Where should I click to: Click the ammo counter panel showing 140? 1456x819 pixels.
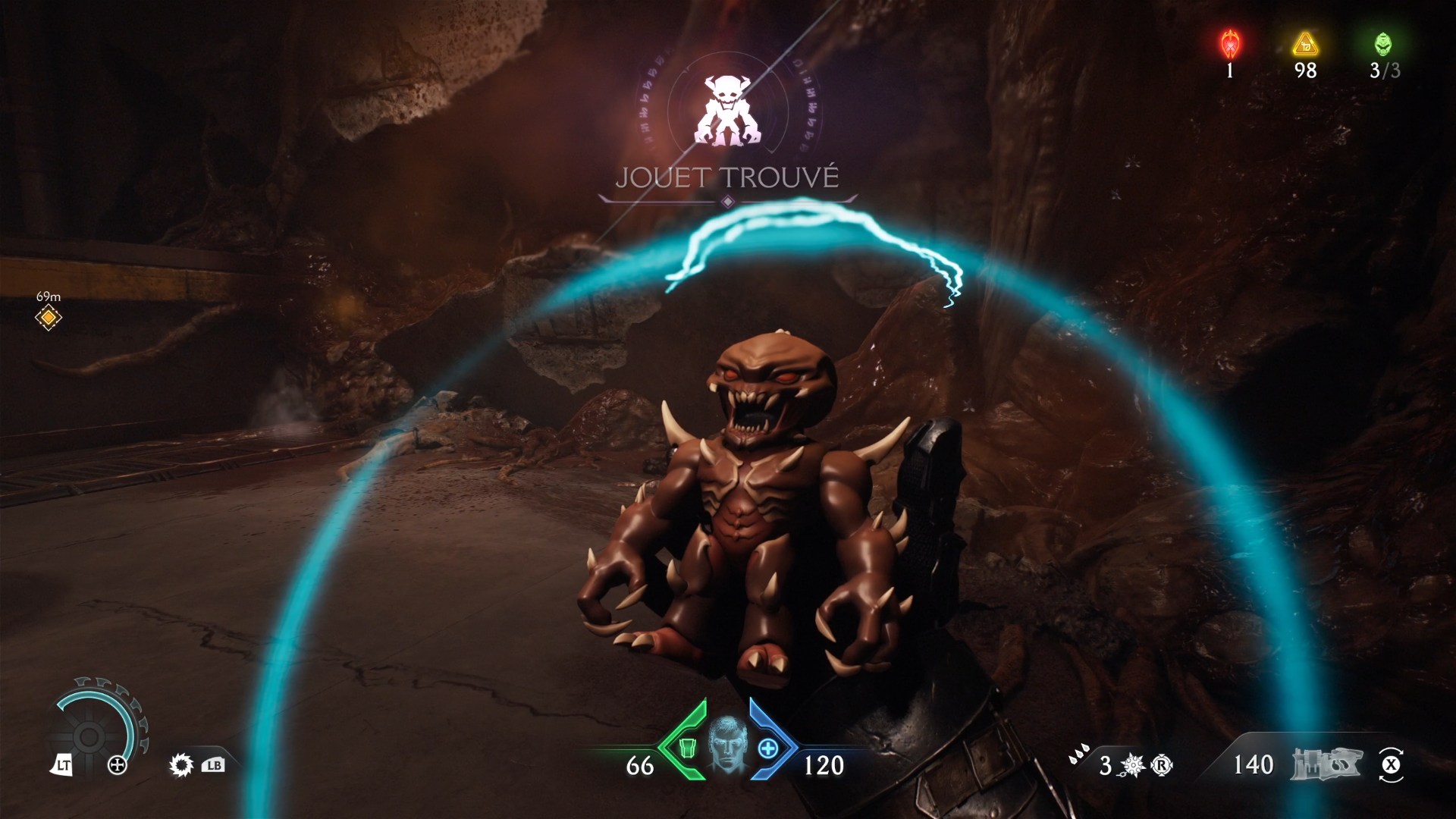click(x=1256, y=764)
